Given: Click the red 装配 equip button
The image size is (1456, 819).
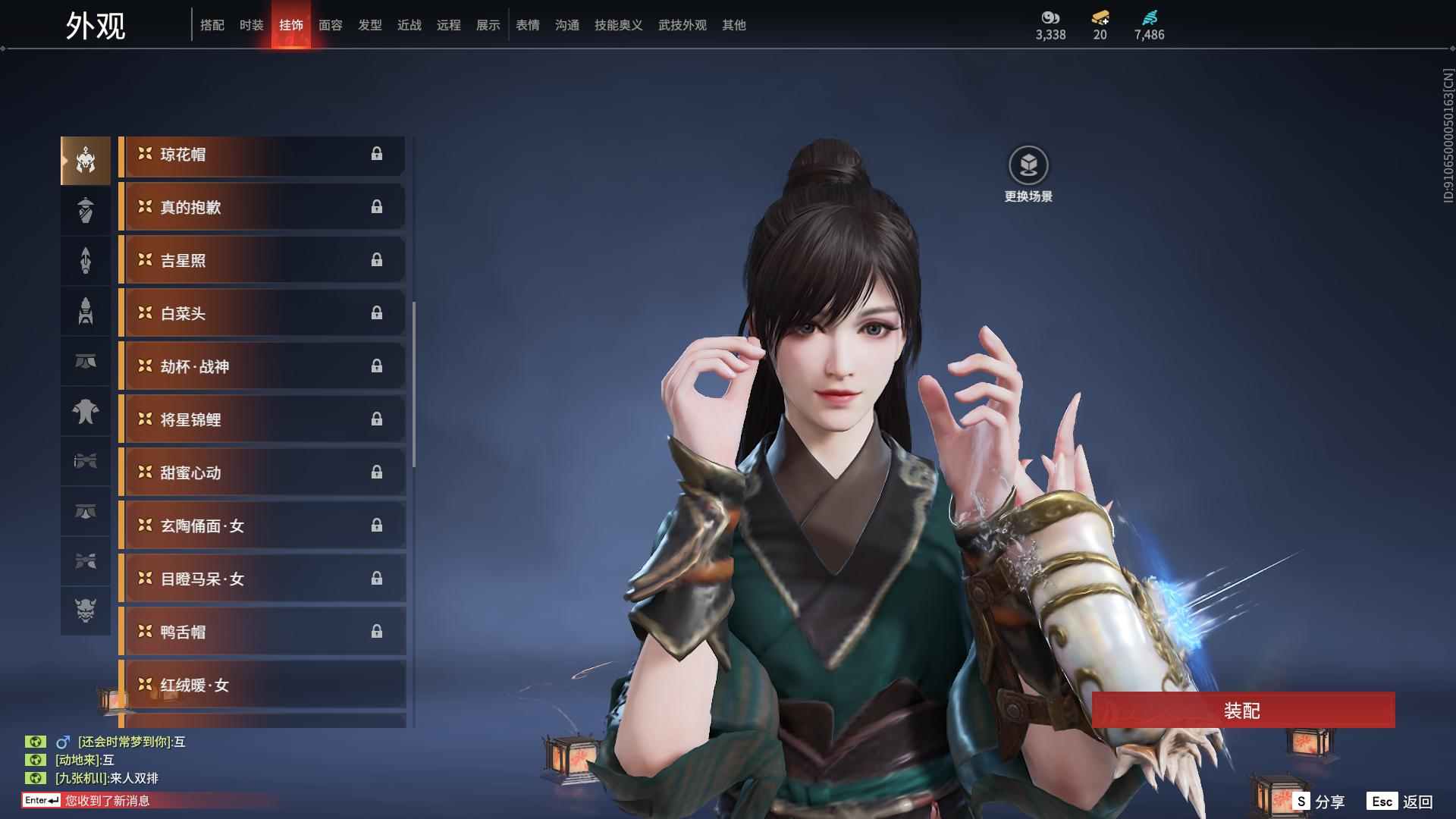Looking at the screenshot, I should [1242, 711].
